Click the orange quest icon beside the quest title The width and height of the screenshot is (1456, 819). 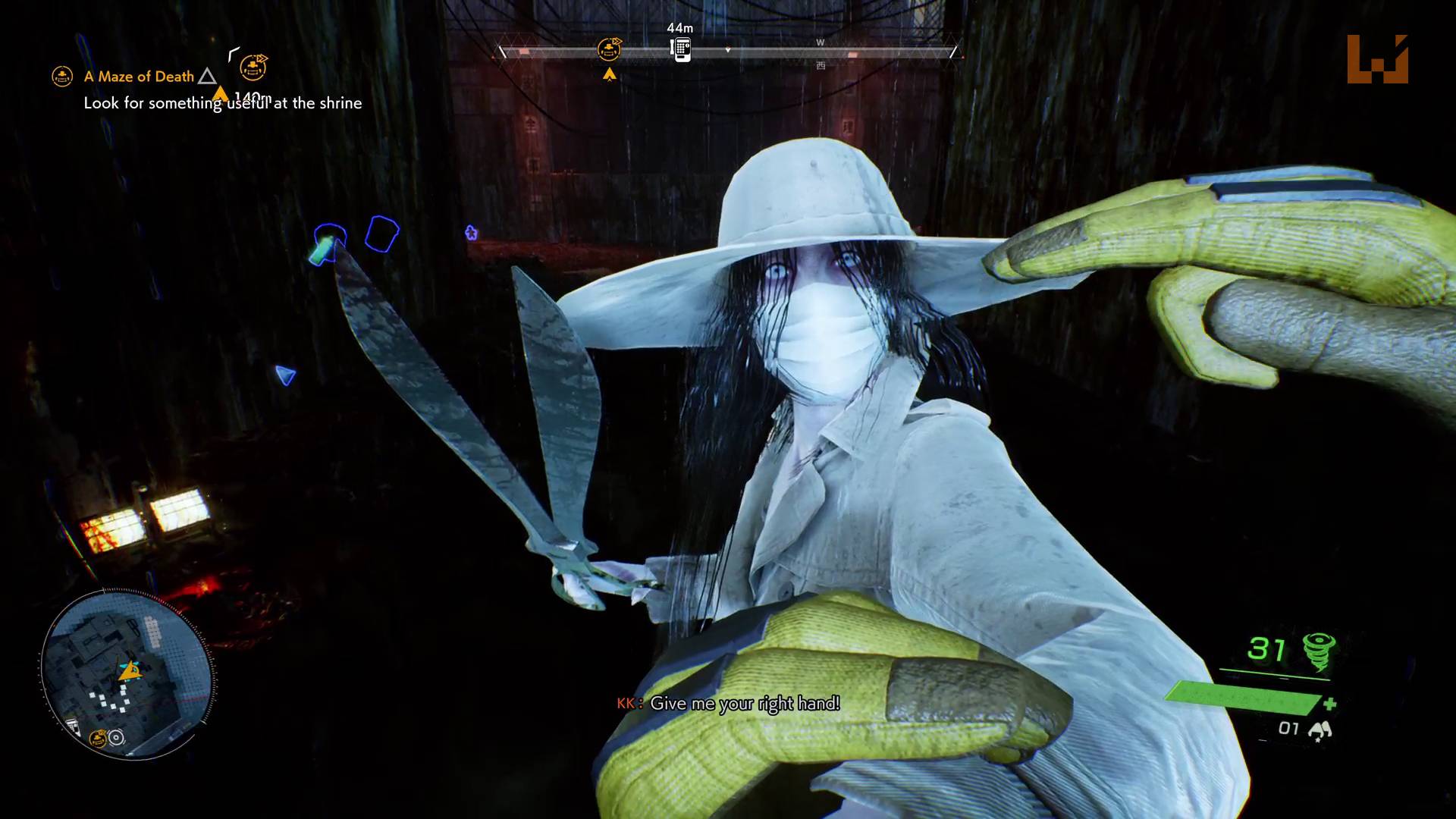[x=62, y=77]
